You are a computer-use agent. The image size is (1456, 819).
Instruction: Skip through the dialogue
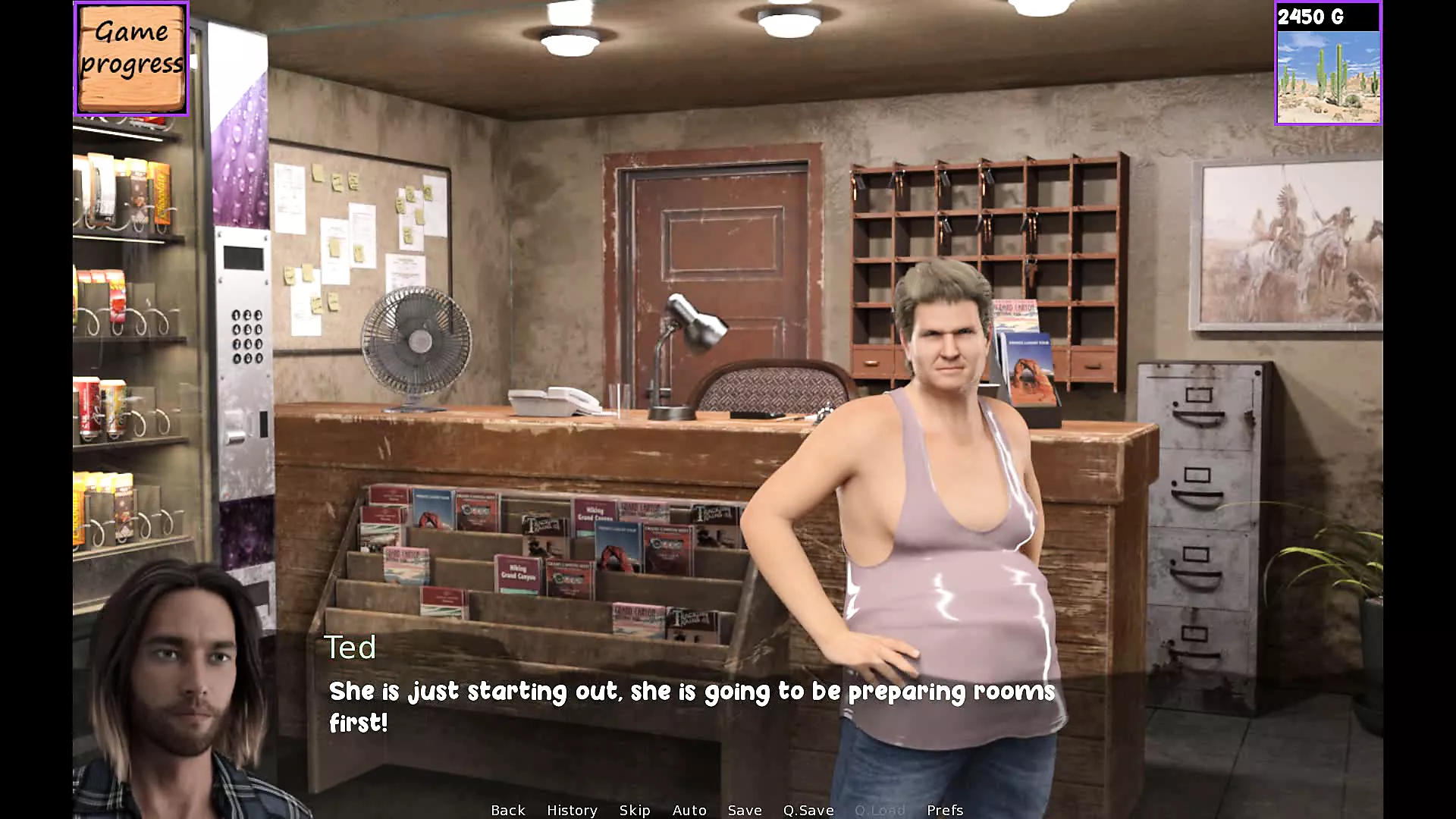[x=634, y=810]
